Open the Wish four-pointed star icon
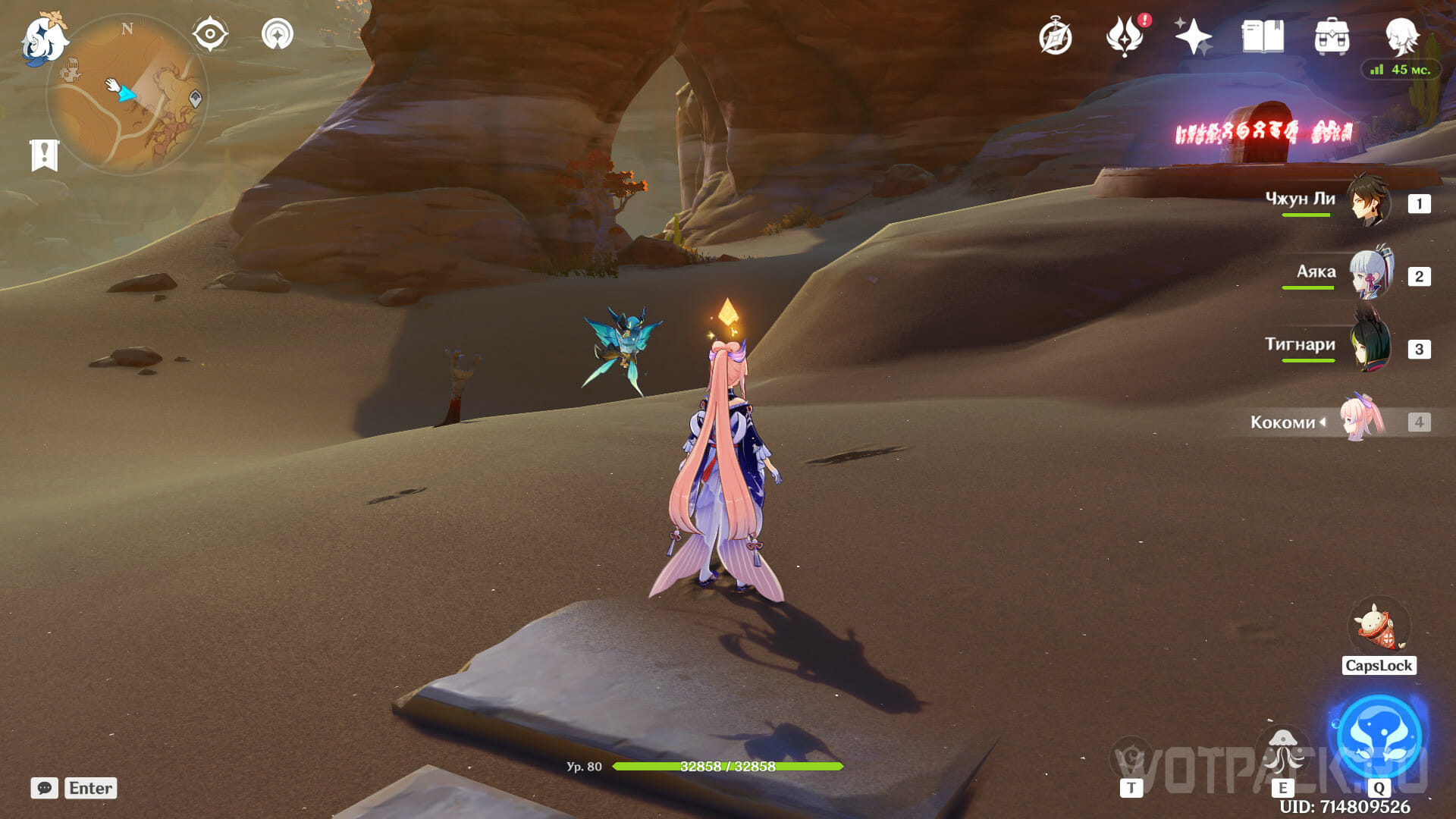 point(1193,36)
